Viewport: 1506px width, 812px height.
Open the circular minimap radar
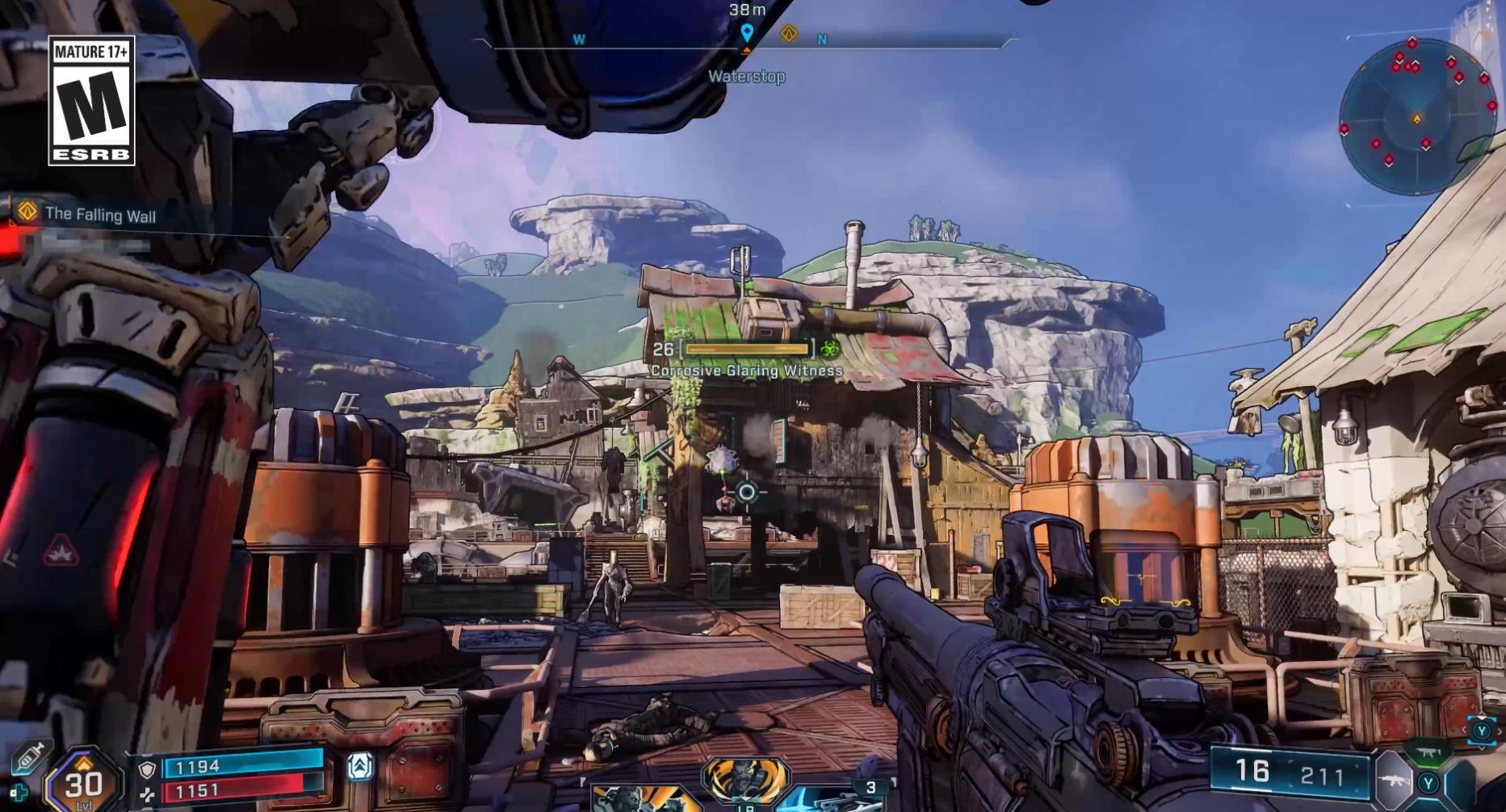[x=1417, y=116]
